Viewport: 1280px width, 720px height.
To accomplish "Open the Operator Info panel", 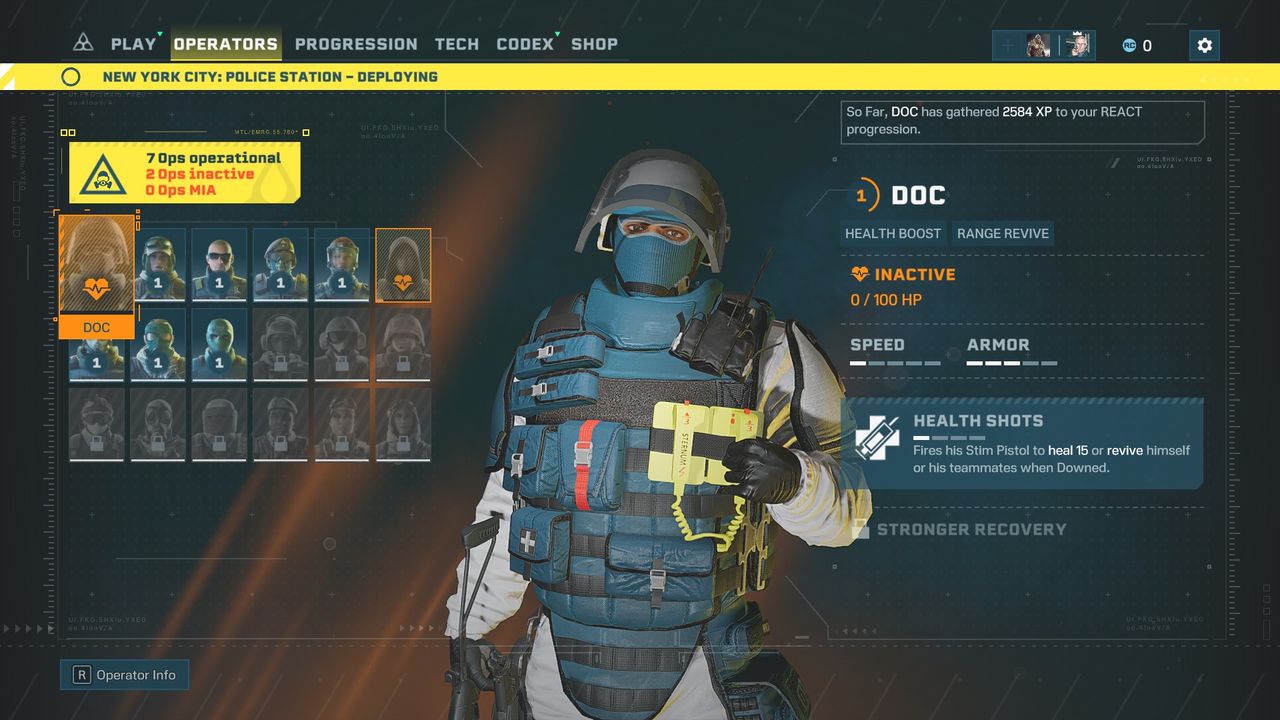I will click(125, 675).
